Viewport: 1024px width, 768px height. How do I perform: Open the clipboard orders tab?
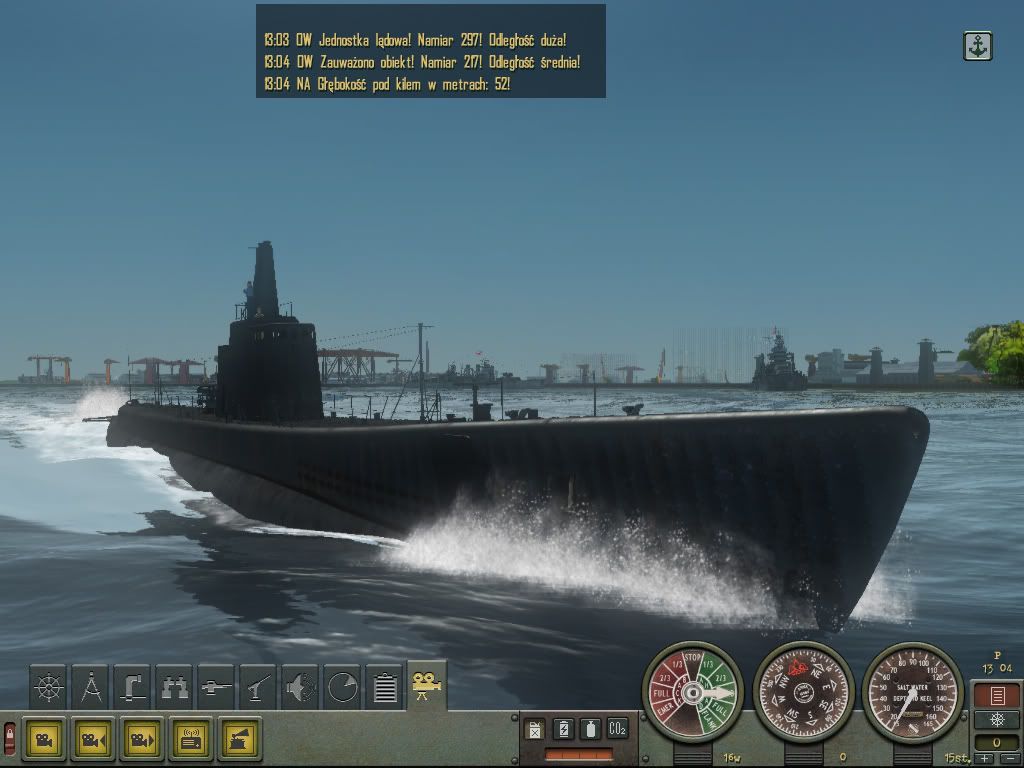(384, 686)
